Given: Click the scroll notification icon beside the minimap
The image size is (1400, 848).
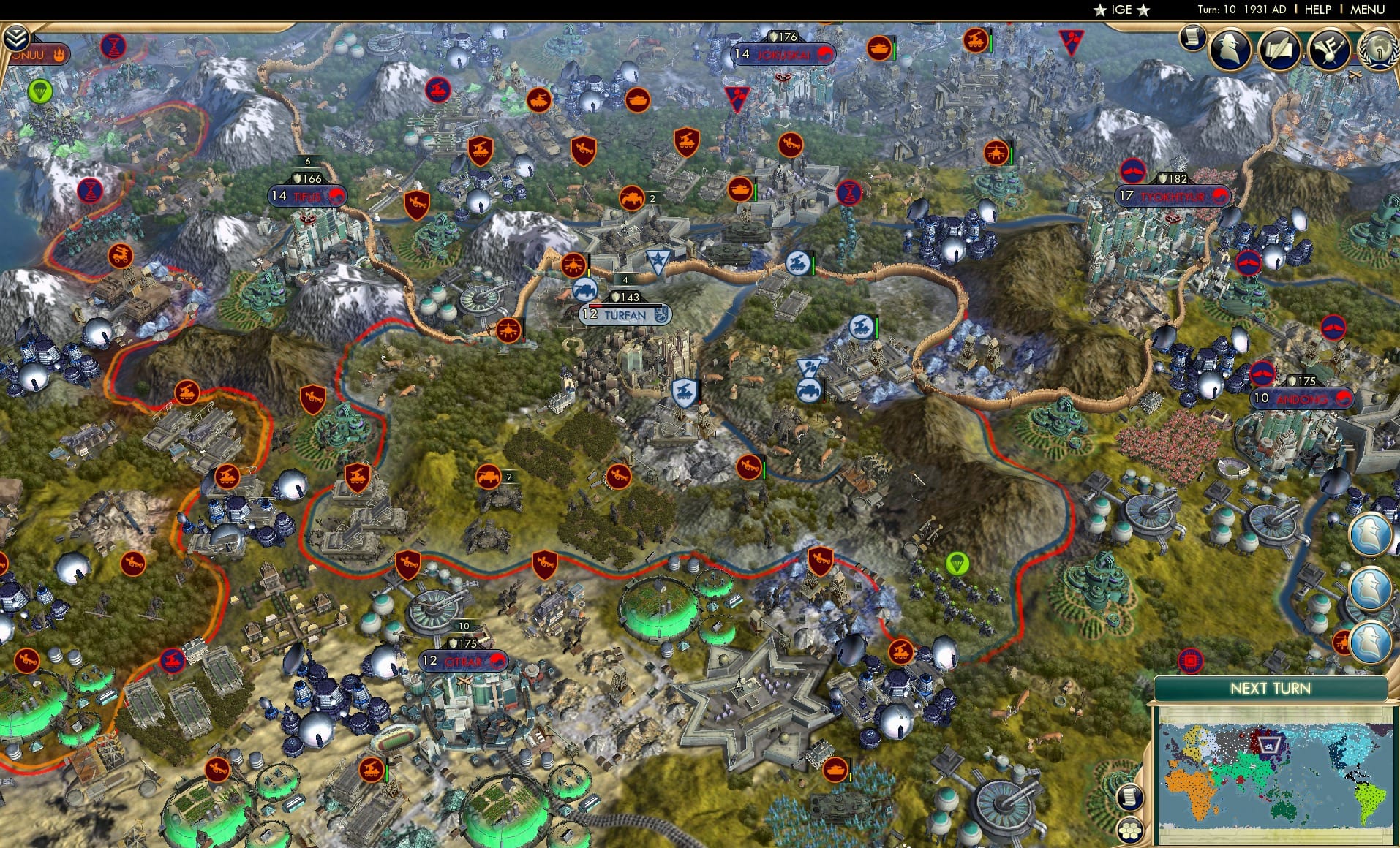Looking at the screenshot, I should (x=1130, y=797).
